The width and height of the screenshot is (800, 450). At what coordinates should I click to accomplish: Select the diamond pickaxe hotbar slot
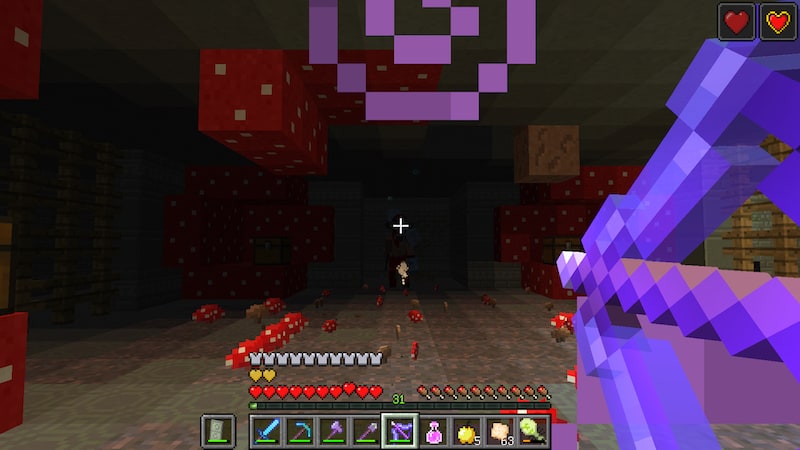point(299,431)
